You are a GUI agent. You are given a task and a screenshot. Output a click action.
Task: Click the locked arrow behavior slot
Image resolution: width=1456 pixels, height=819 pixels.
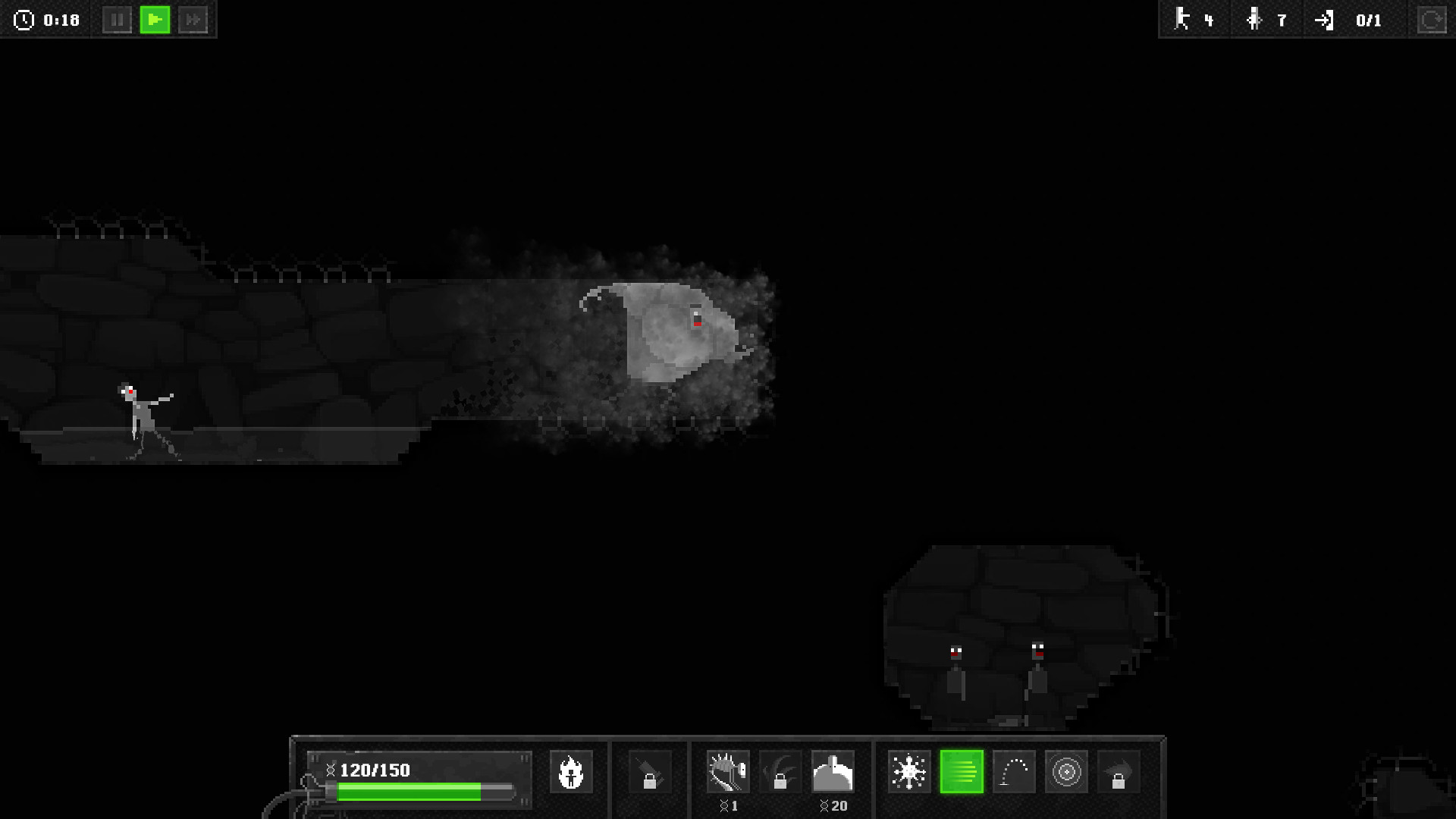[1118, 771]
